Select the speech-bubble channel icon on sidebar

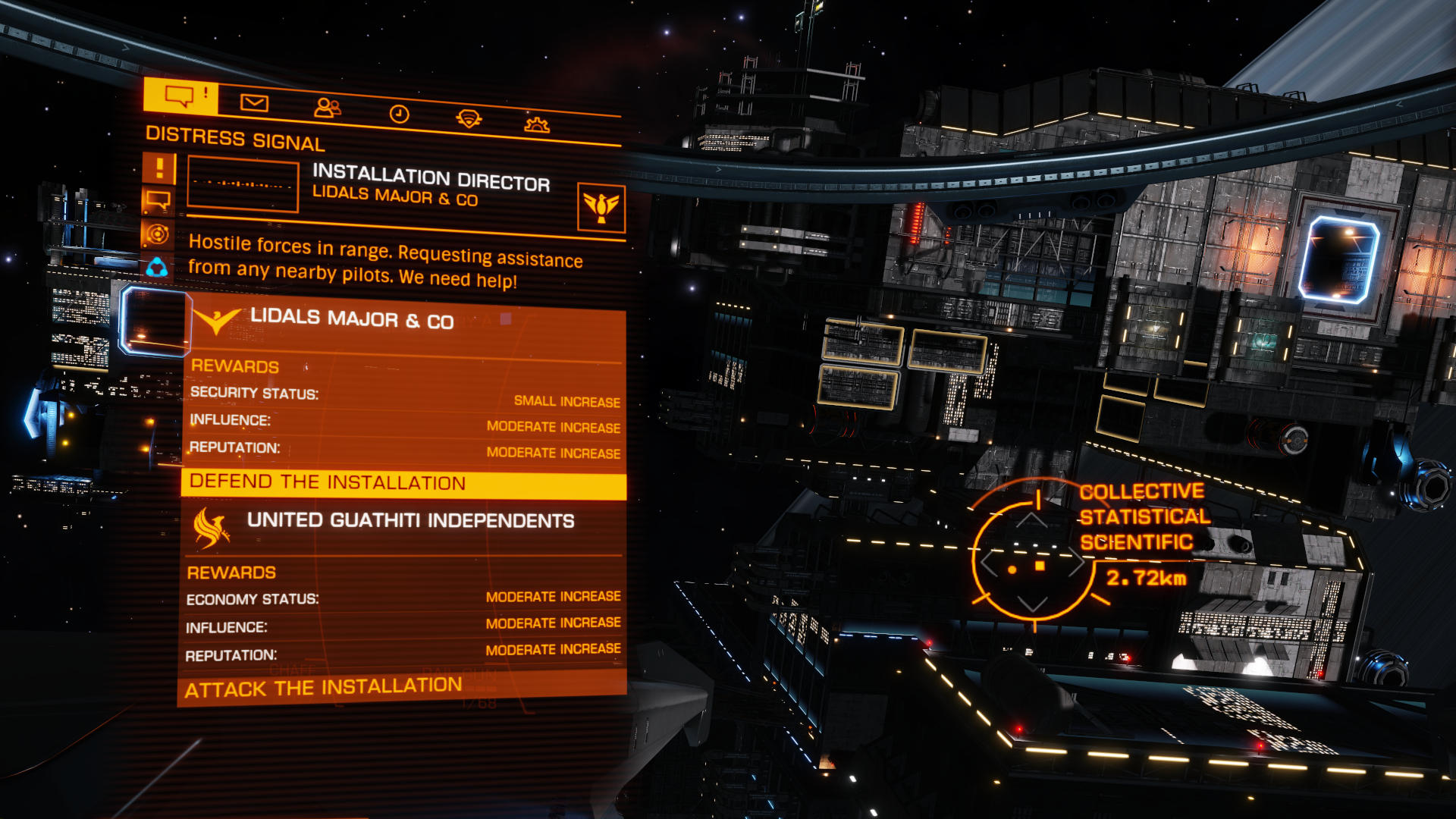(158, 201)
